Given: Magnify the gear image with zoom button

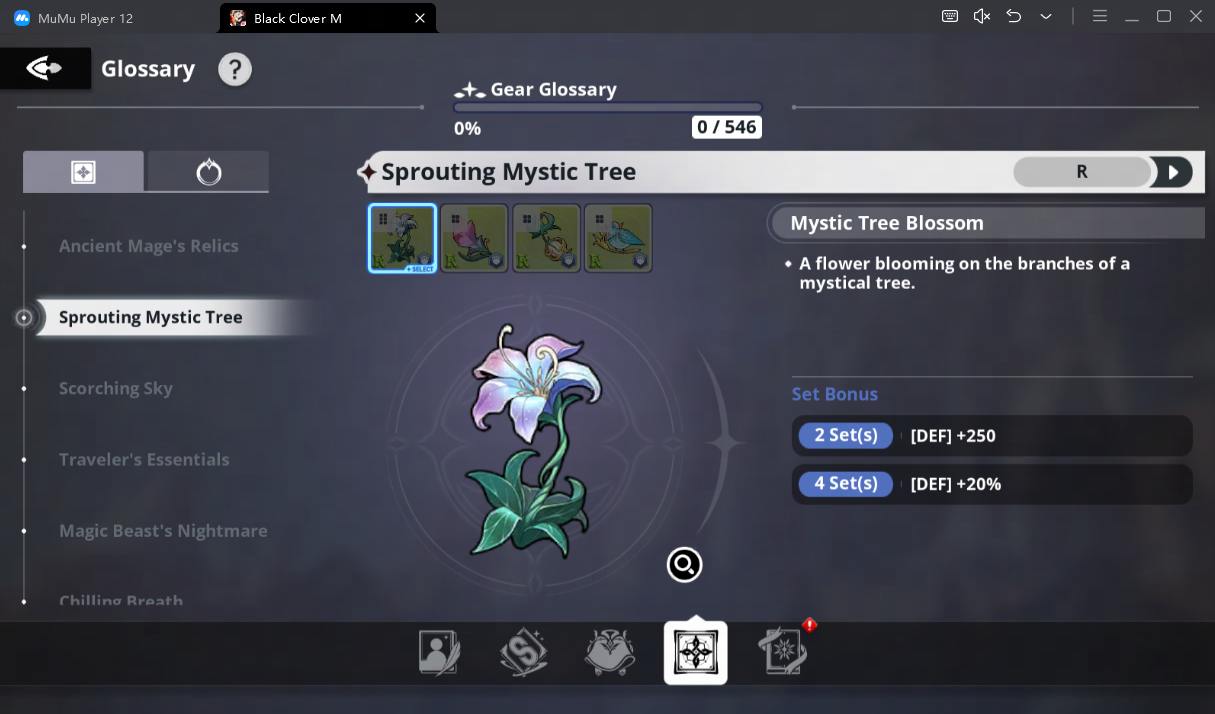Looking at the screenshot, I should tap(685, 565).
